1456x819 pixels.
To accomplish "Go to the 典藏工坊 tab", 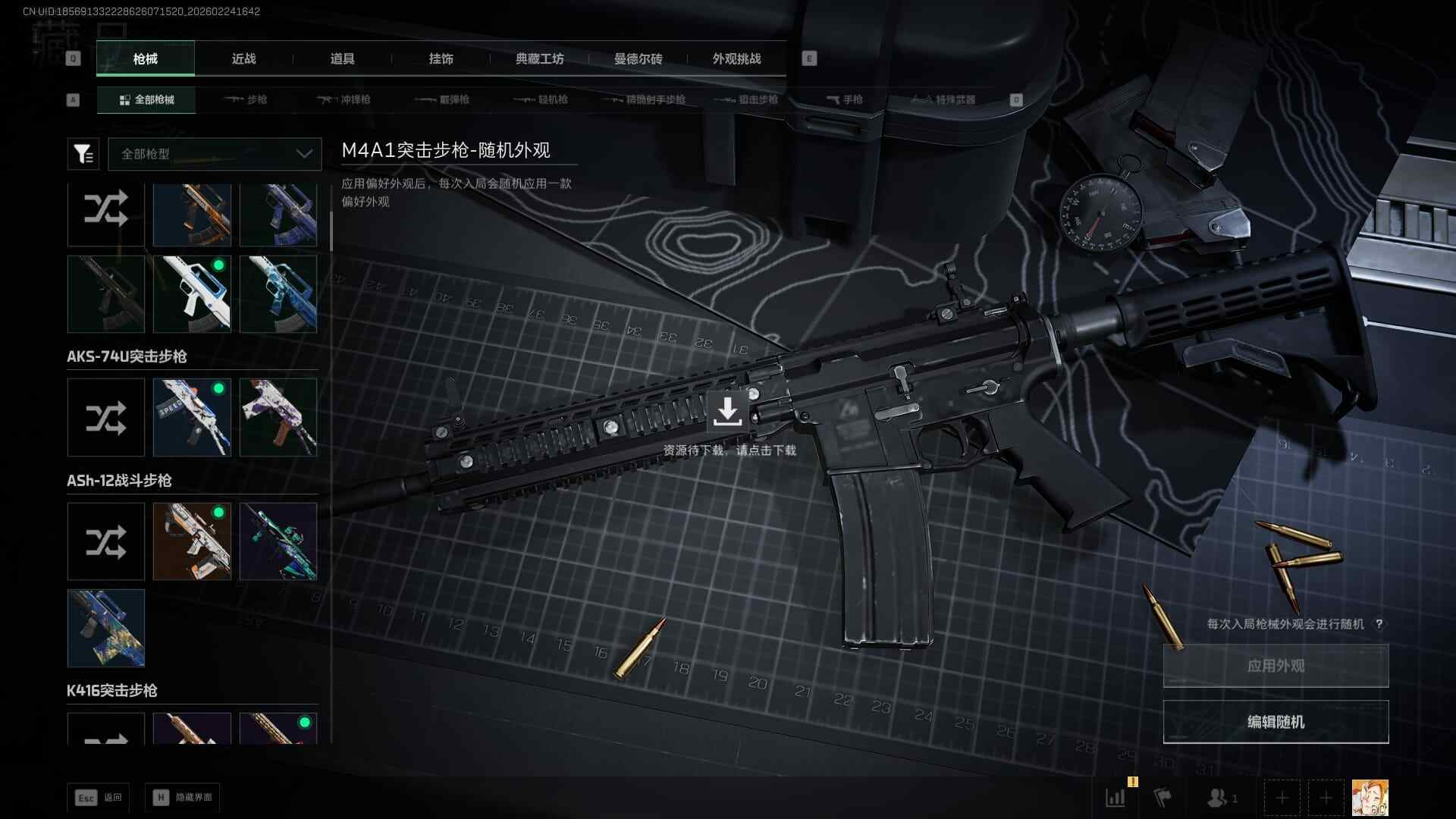I will [539, 59].
